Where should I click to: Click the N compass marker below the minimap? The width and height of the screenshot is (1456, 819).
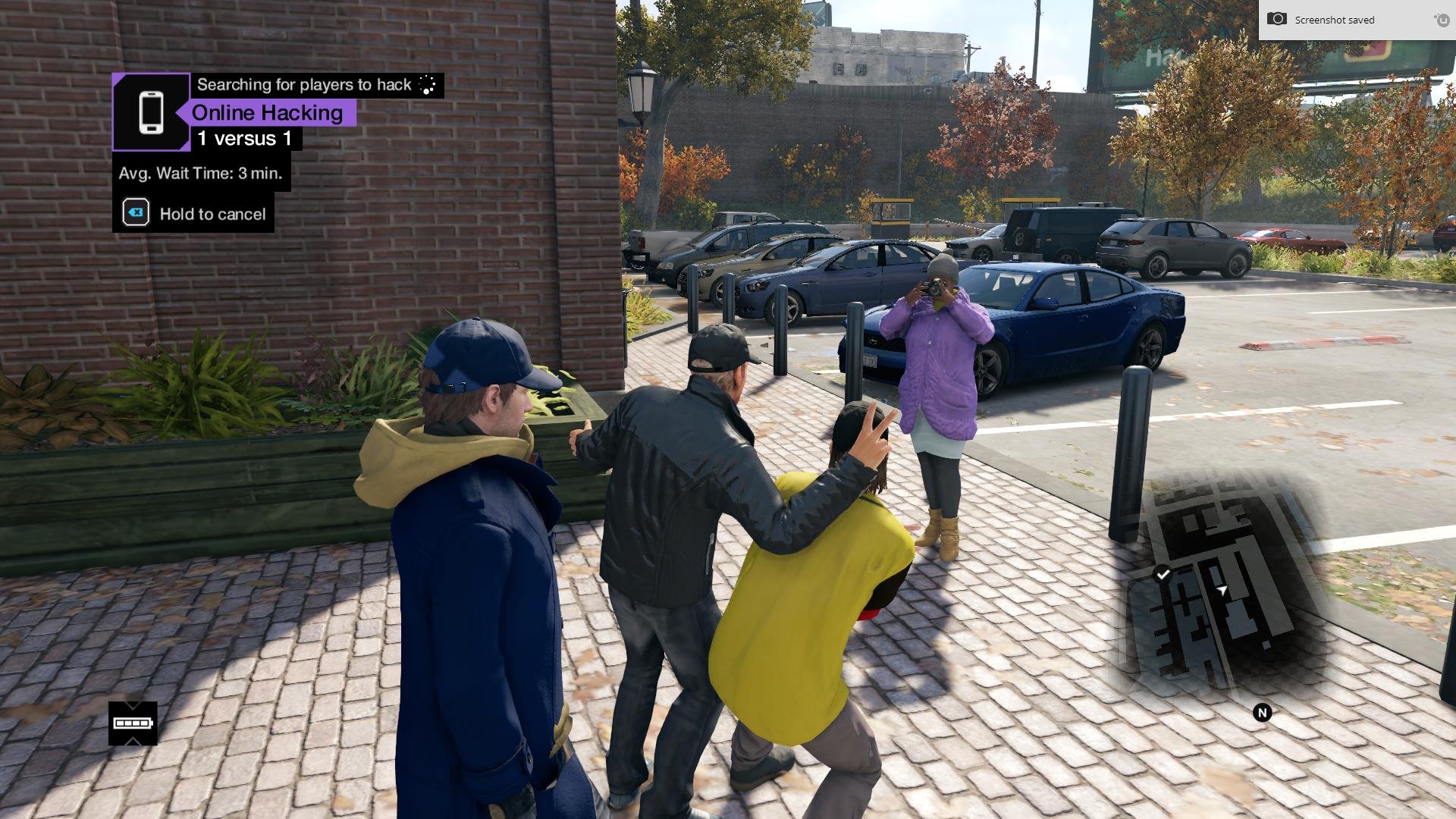[x=1262, y=713]
